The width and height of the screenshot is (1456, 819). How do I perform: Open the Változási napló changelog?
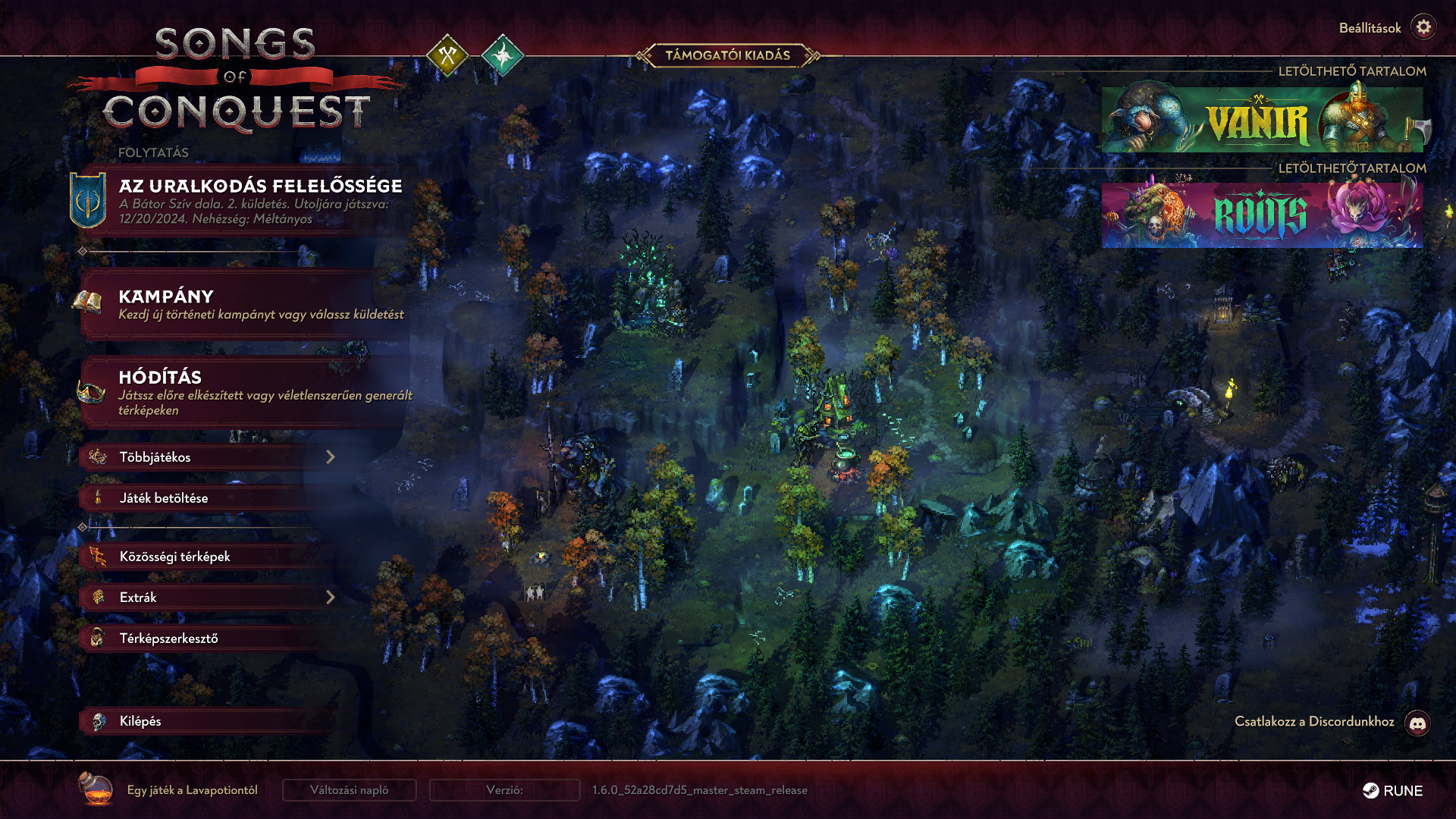[x=349, y=790]
